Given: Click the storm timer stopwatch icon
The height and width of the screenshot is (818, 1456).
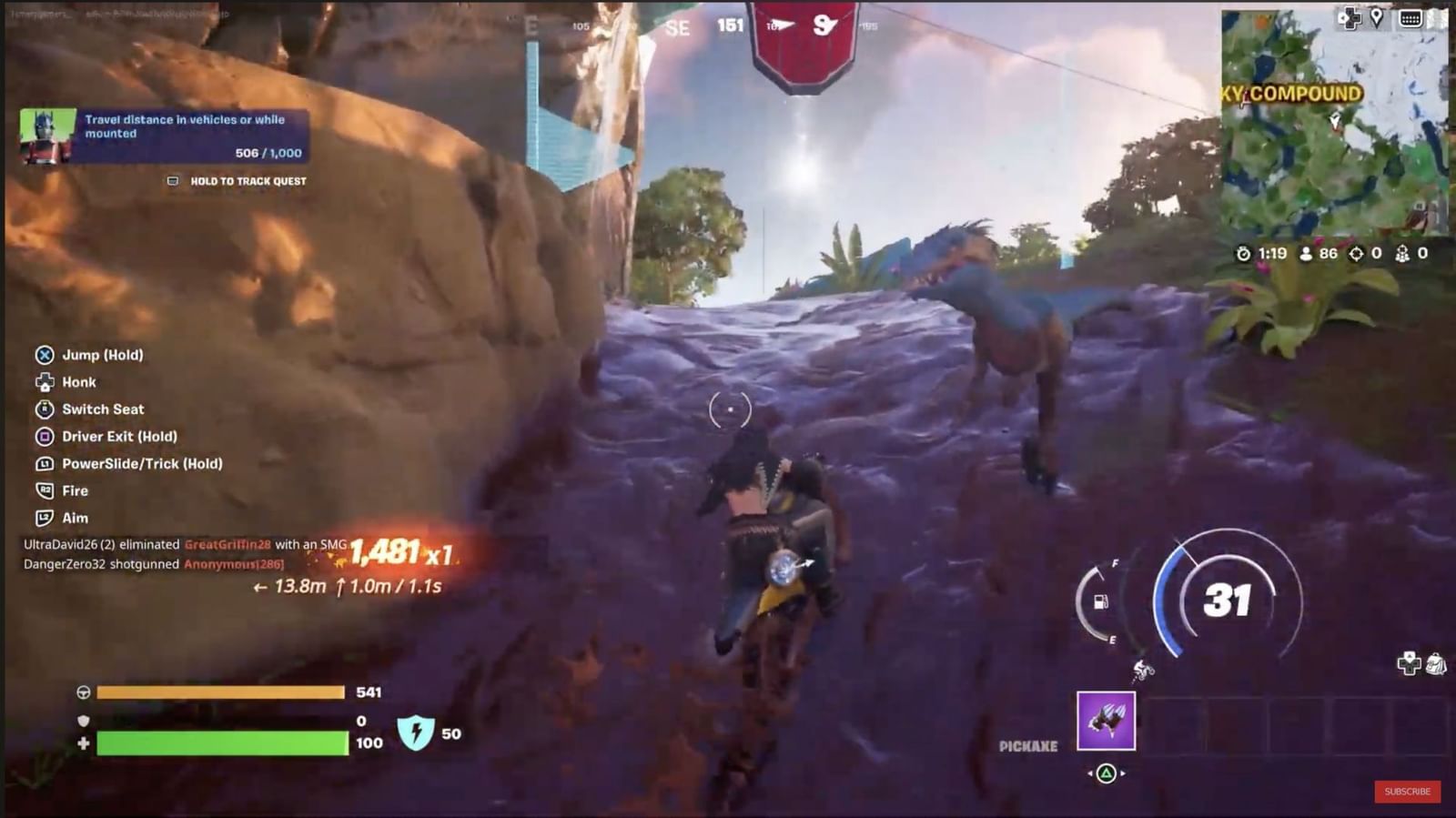Looking at the screenshot, I should tap(1246, 256).
